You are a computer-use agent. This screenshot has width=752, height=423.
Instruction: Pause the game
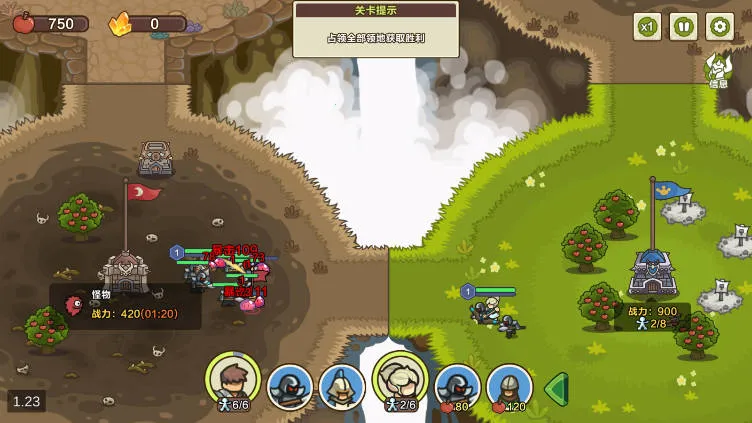click(684, 27)
